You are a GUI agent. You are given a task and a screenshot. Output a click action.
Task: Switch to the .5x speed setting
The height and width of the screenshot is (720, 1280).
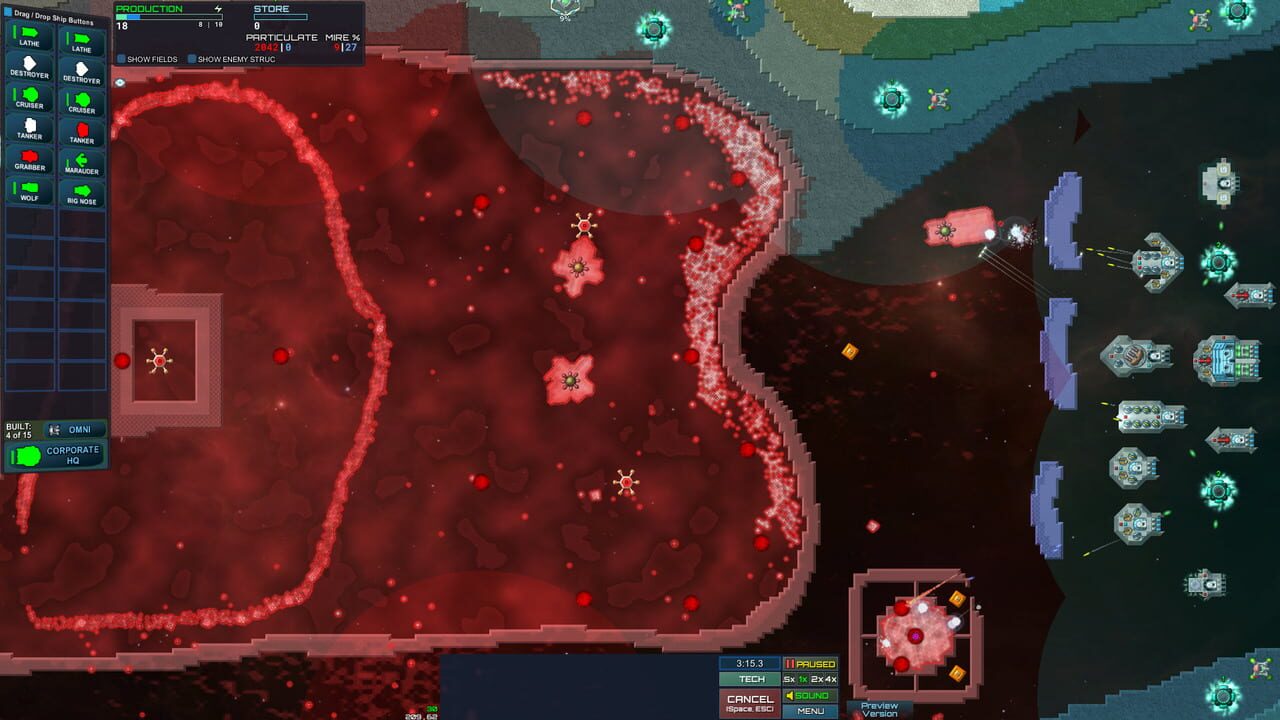tap(788, 679)
